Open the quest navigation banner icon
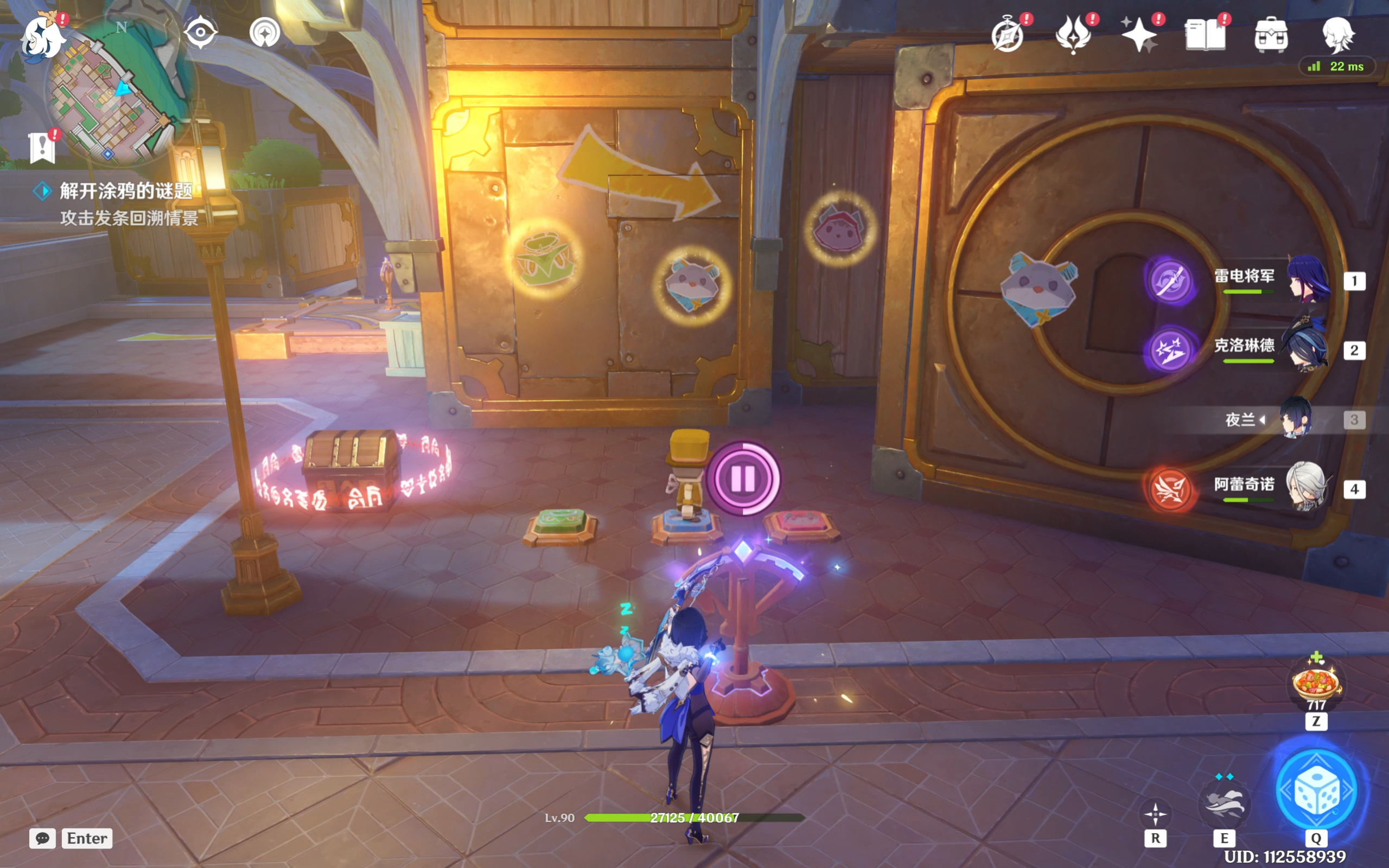Screen dimensions: 1389x868 (x=42, y=148)
